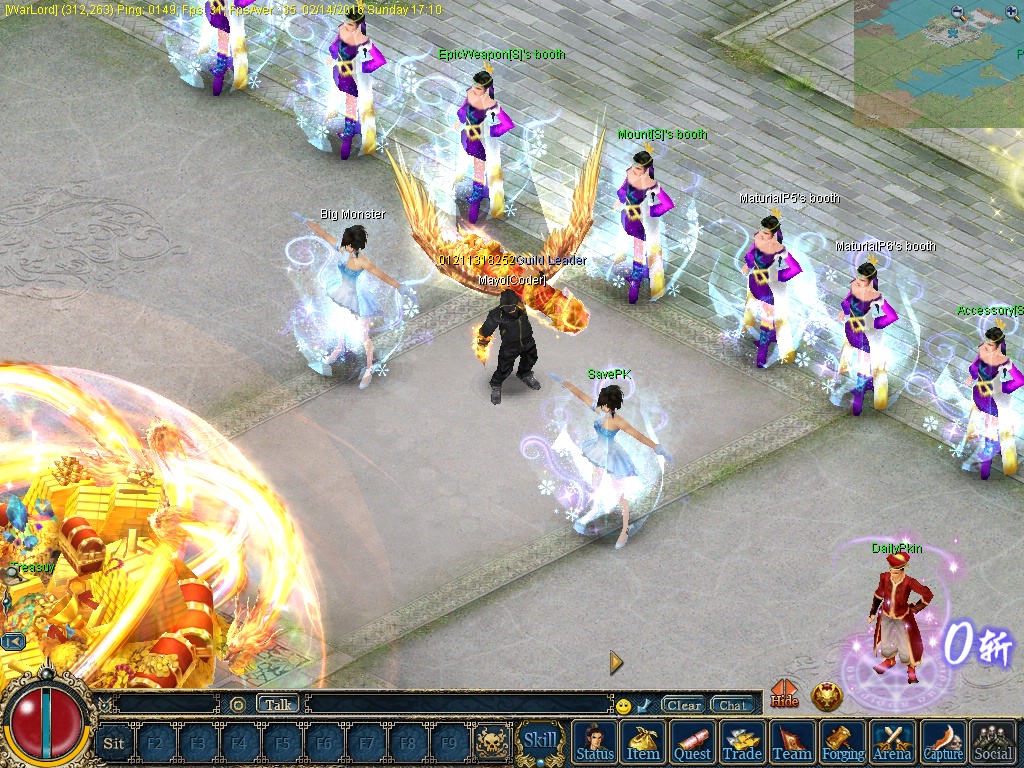Open the smiley emoticon picker
The width and height of the screenshot is (1024, 768).
click(624, 706)
